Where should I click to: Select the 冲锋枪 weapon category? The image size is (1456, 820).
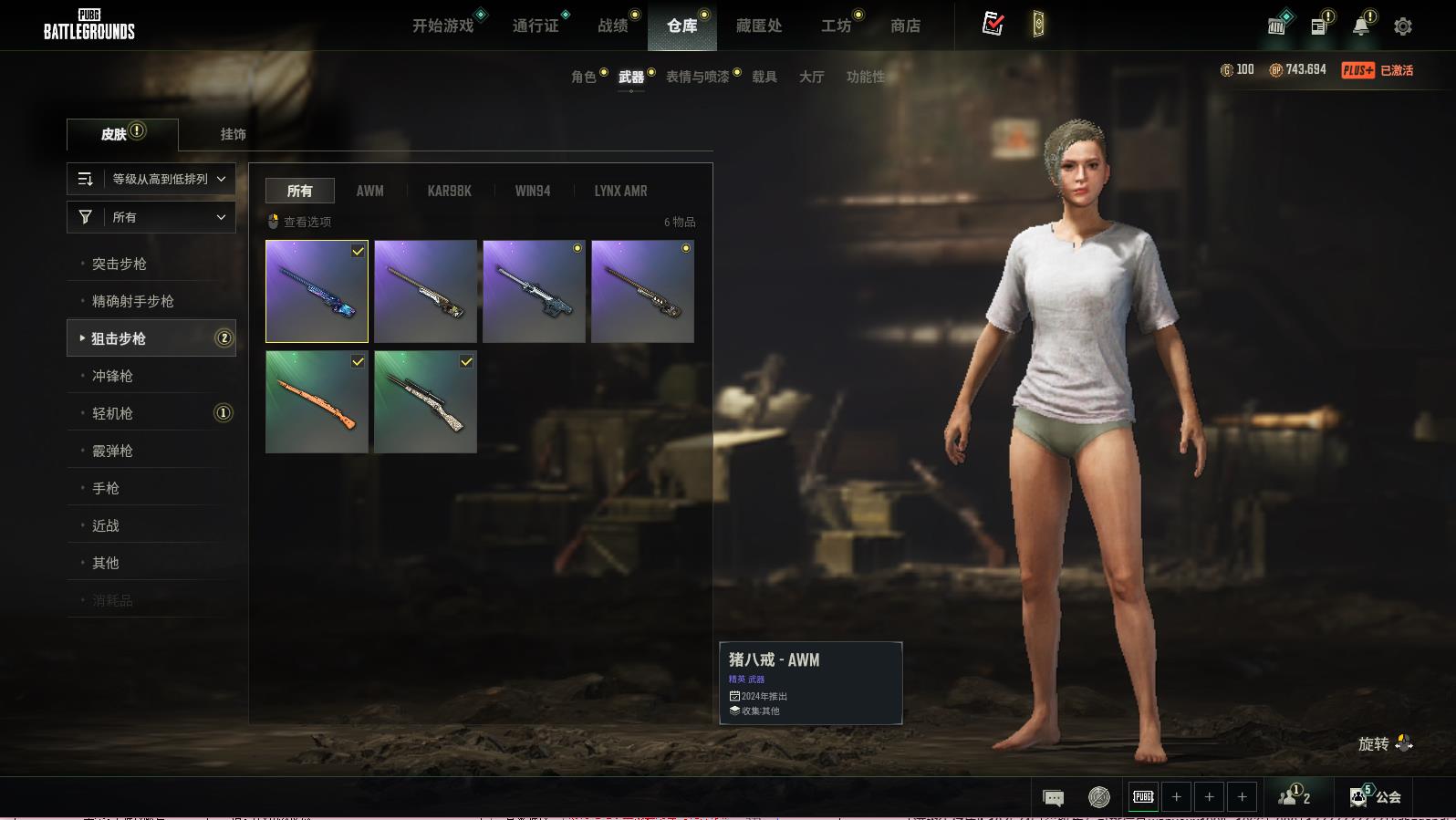(112, 376)
